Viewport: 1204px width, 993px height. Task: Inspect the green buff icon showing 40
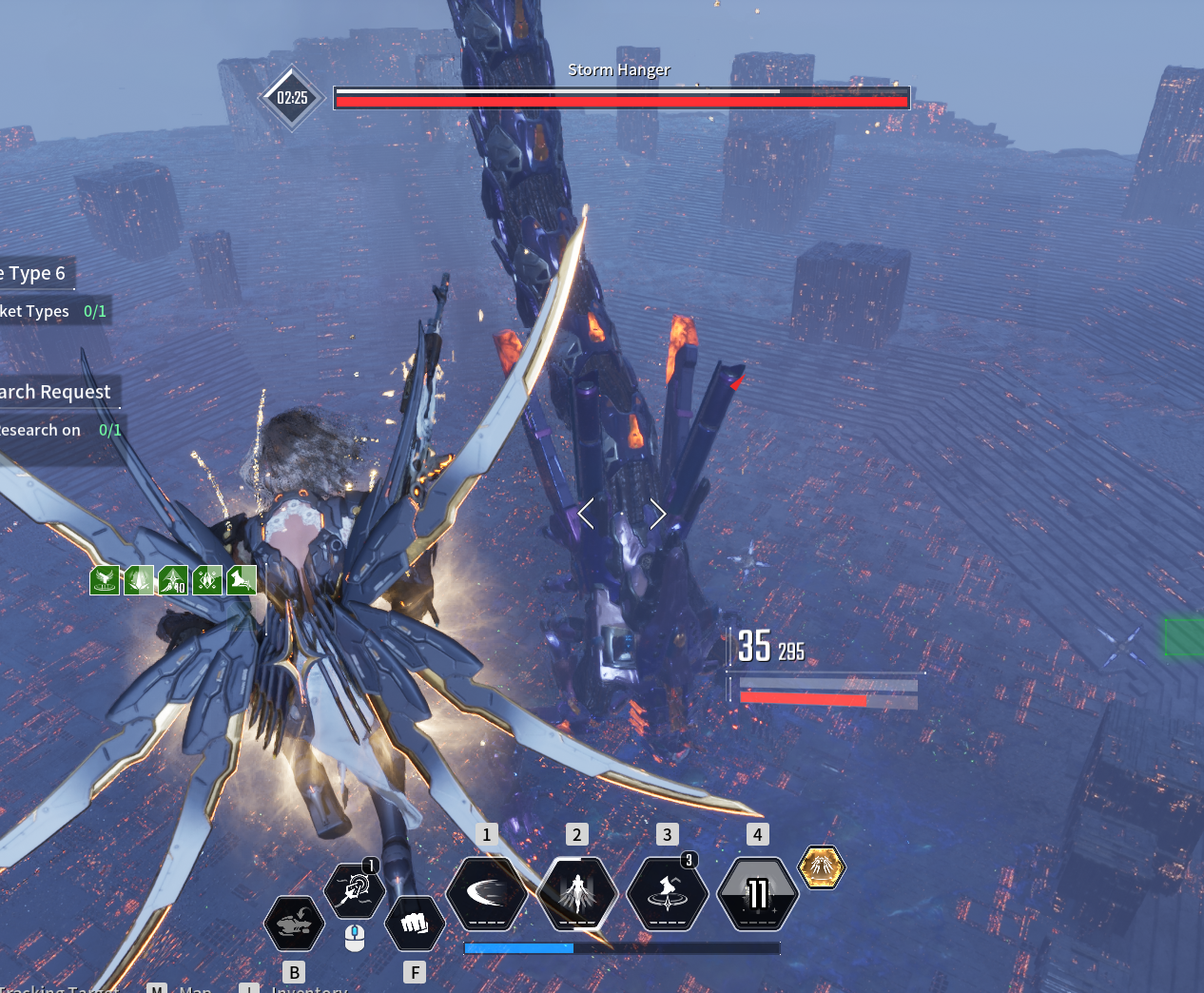[x=173, y=579]
